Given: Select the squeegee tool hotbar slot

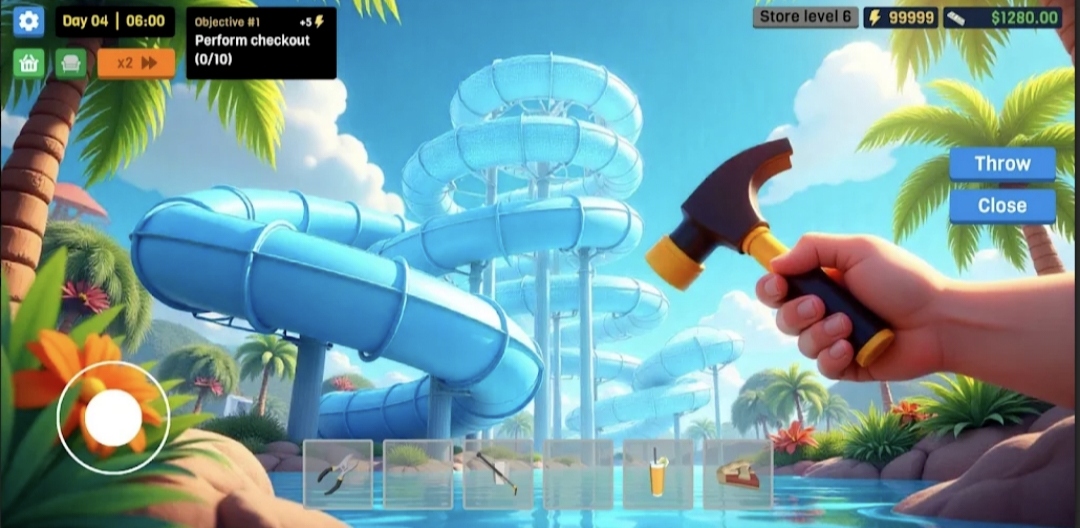Looking at the screenshot, I should tap(498, 473).
